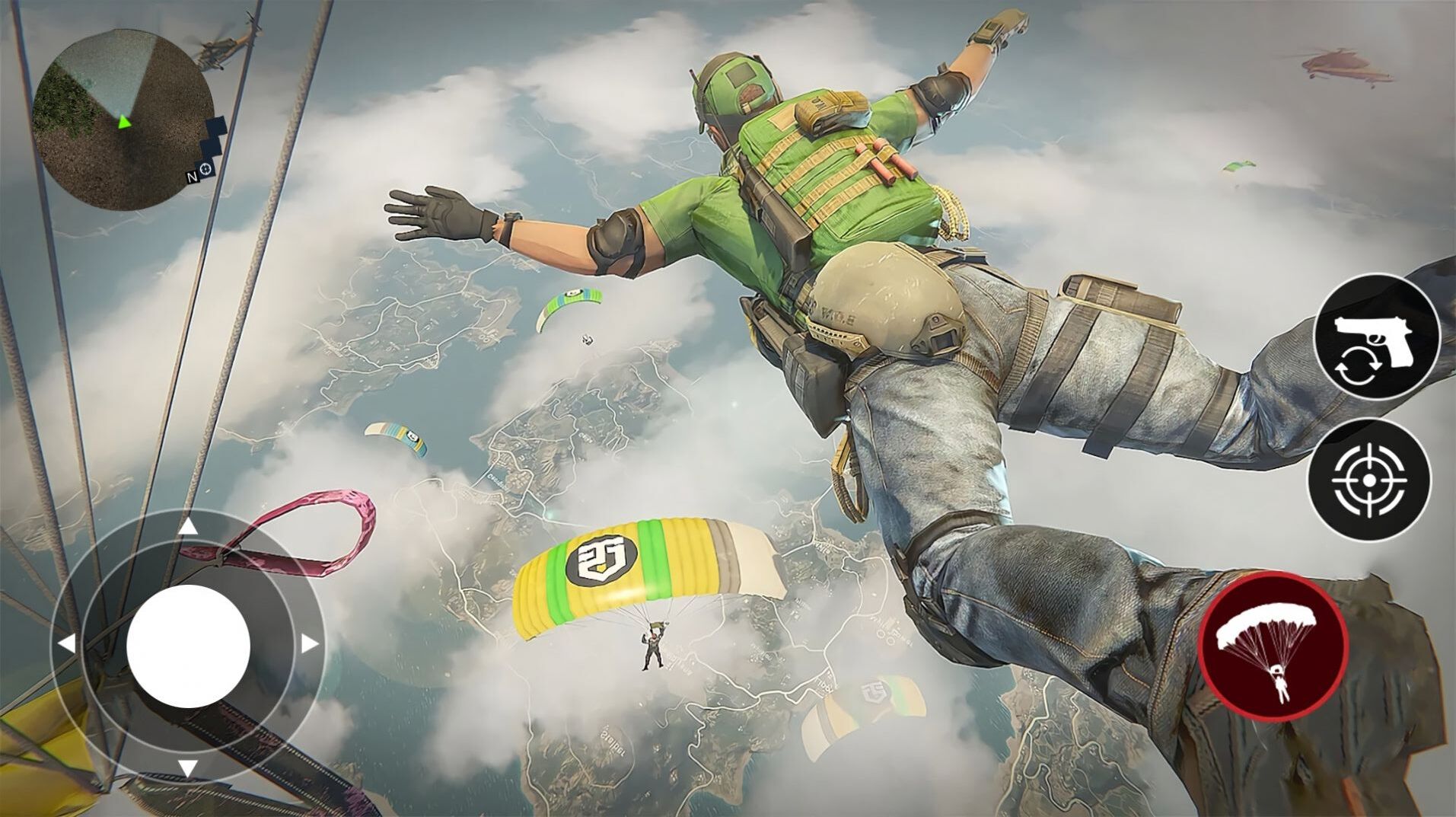Screen dimensions: 1456x817
Task: Tap the joystick's up arrow
Action: (x=188, y=527)
